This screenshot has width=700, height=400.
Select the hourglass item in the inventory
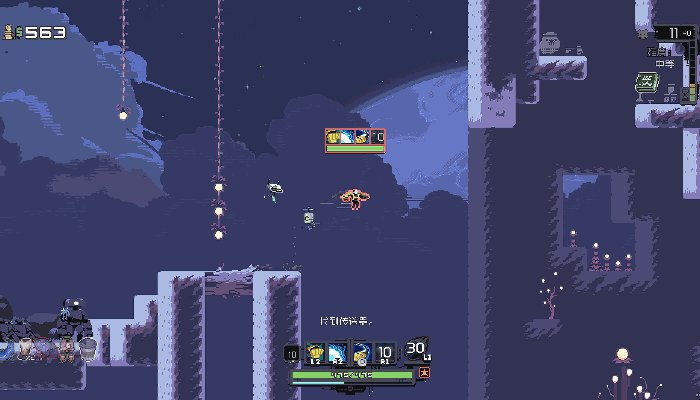click(25, 349)
